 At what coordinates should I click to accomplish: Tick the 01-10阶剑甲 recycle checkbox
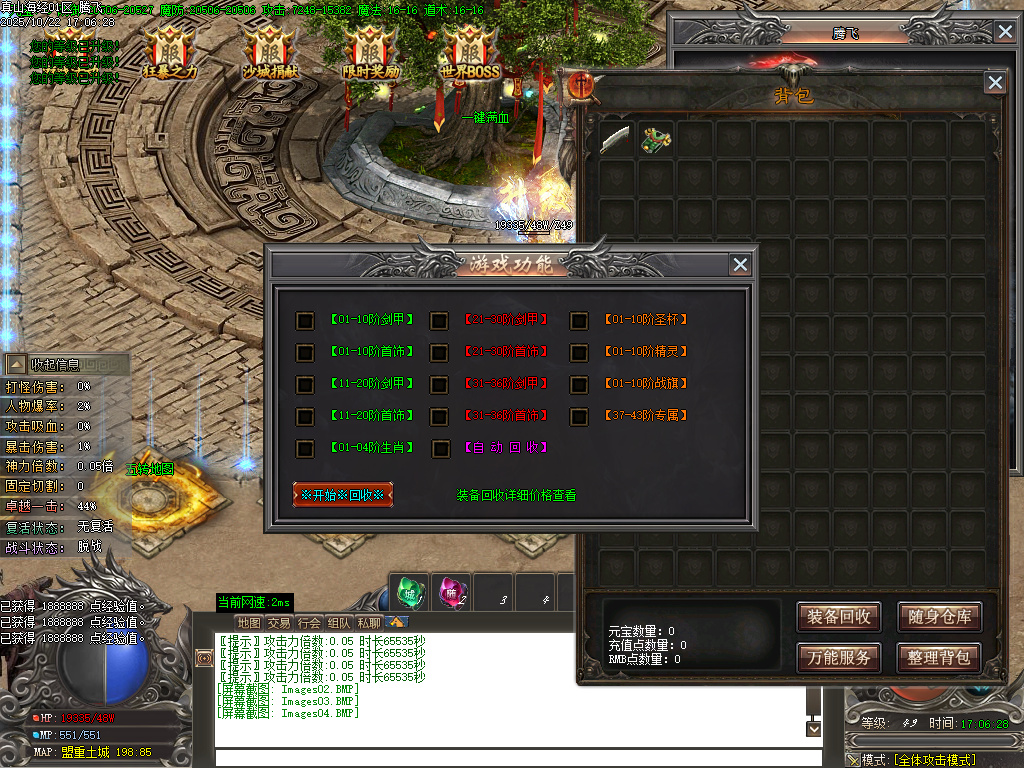pos(305,320)
